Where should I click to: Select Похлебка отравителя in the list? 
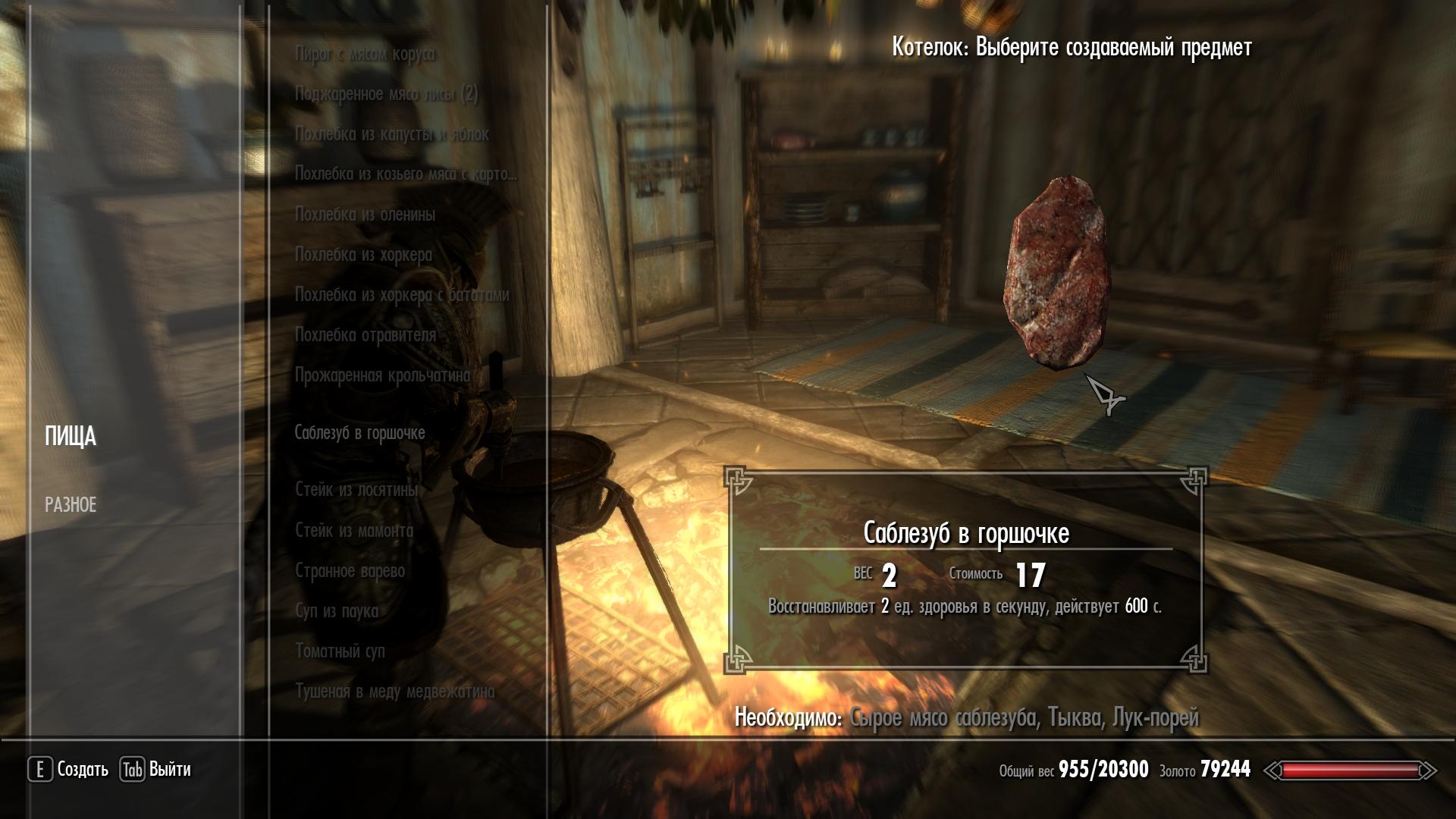(365, 335)
